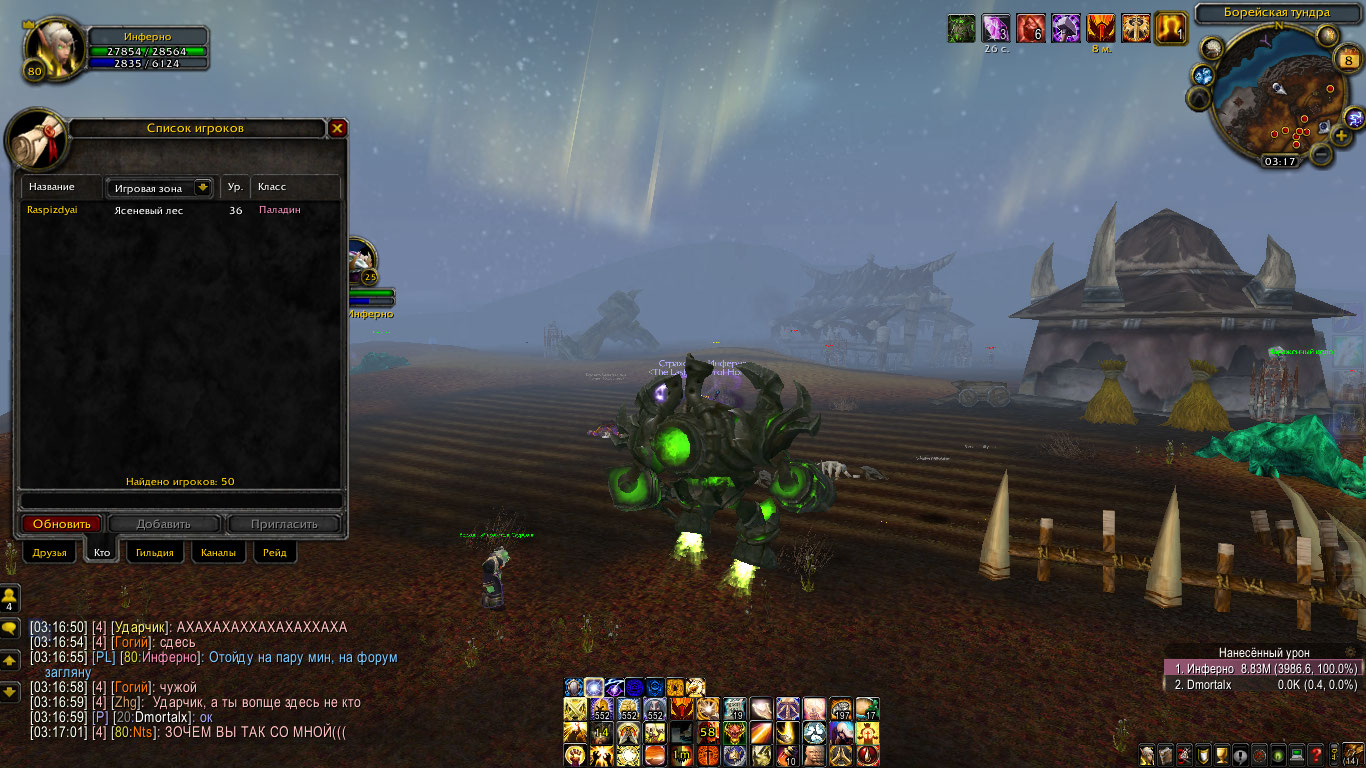Sort the player list by Класс

coord(295,187)
